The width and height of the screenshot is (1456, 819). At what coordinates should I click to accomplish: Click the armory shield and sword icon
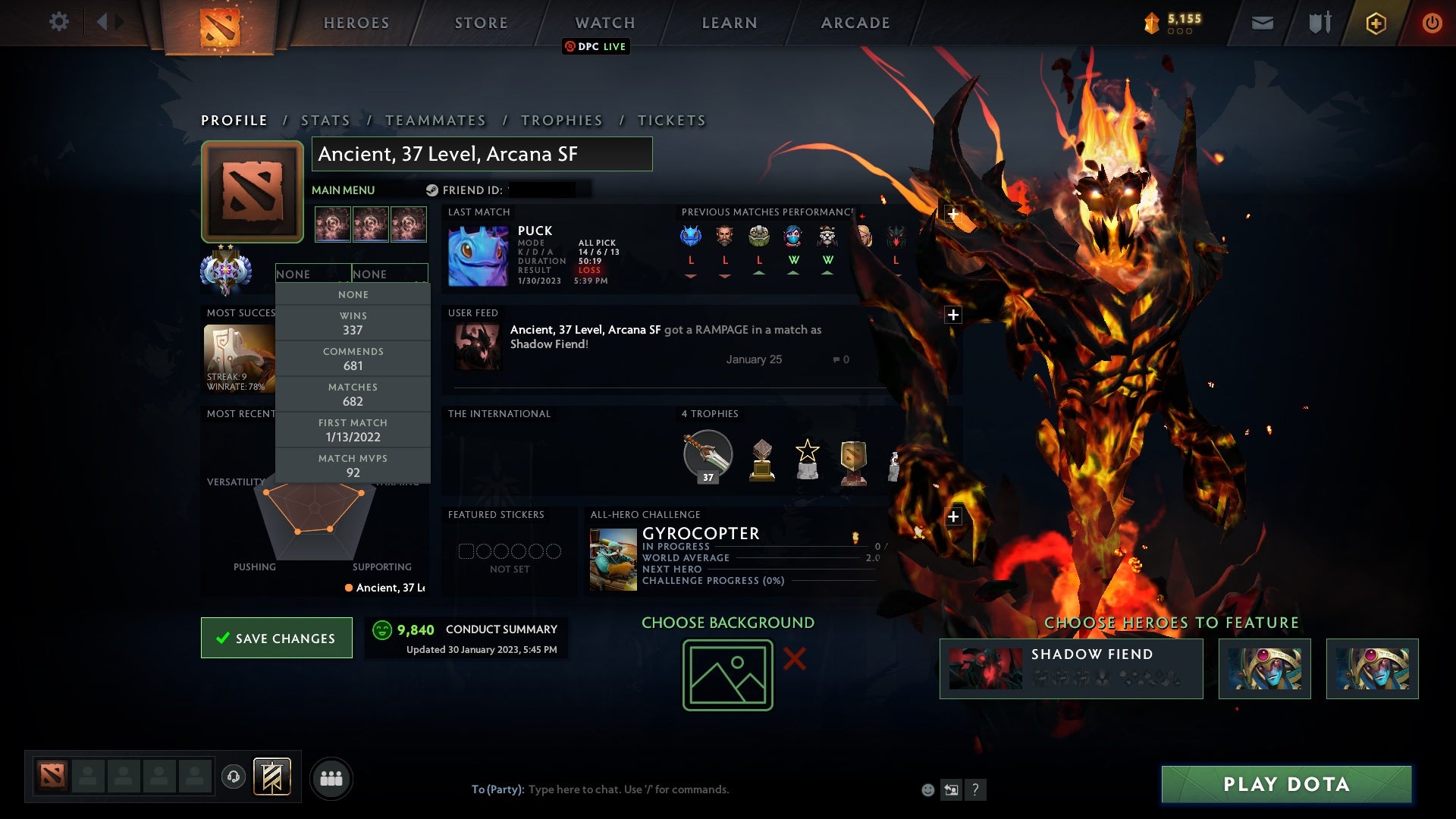coord(1319,23)
